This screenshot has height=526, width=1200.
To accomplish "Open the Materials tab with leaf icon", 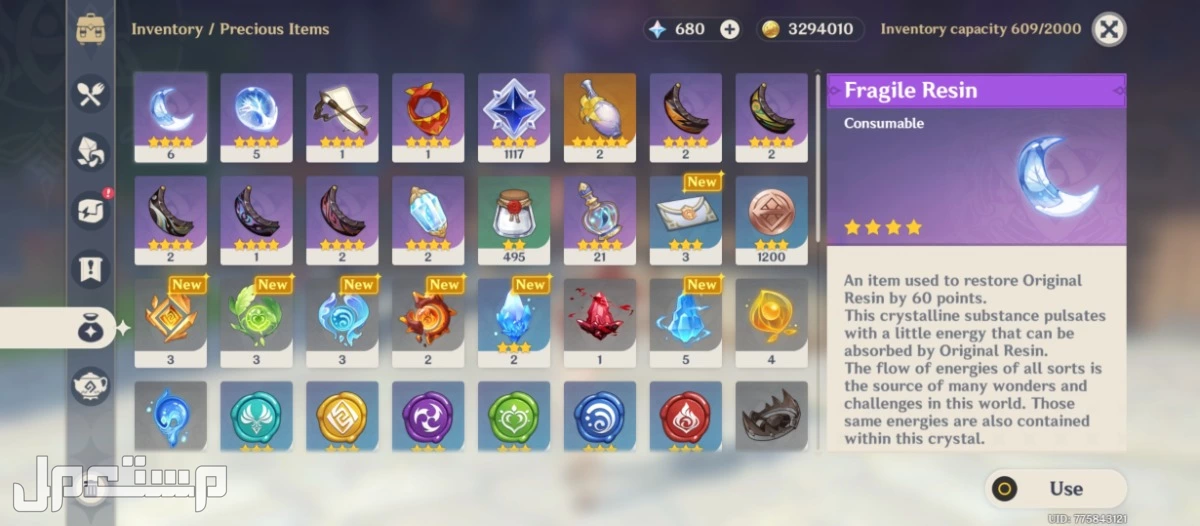I will (x=93, y=152).
